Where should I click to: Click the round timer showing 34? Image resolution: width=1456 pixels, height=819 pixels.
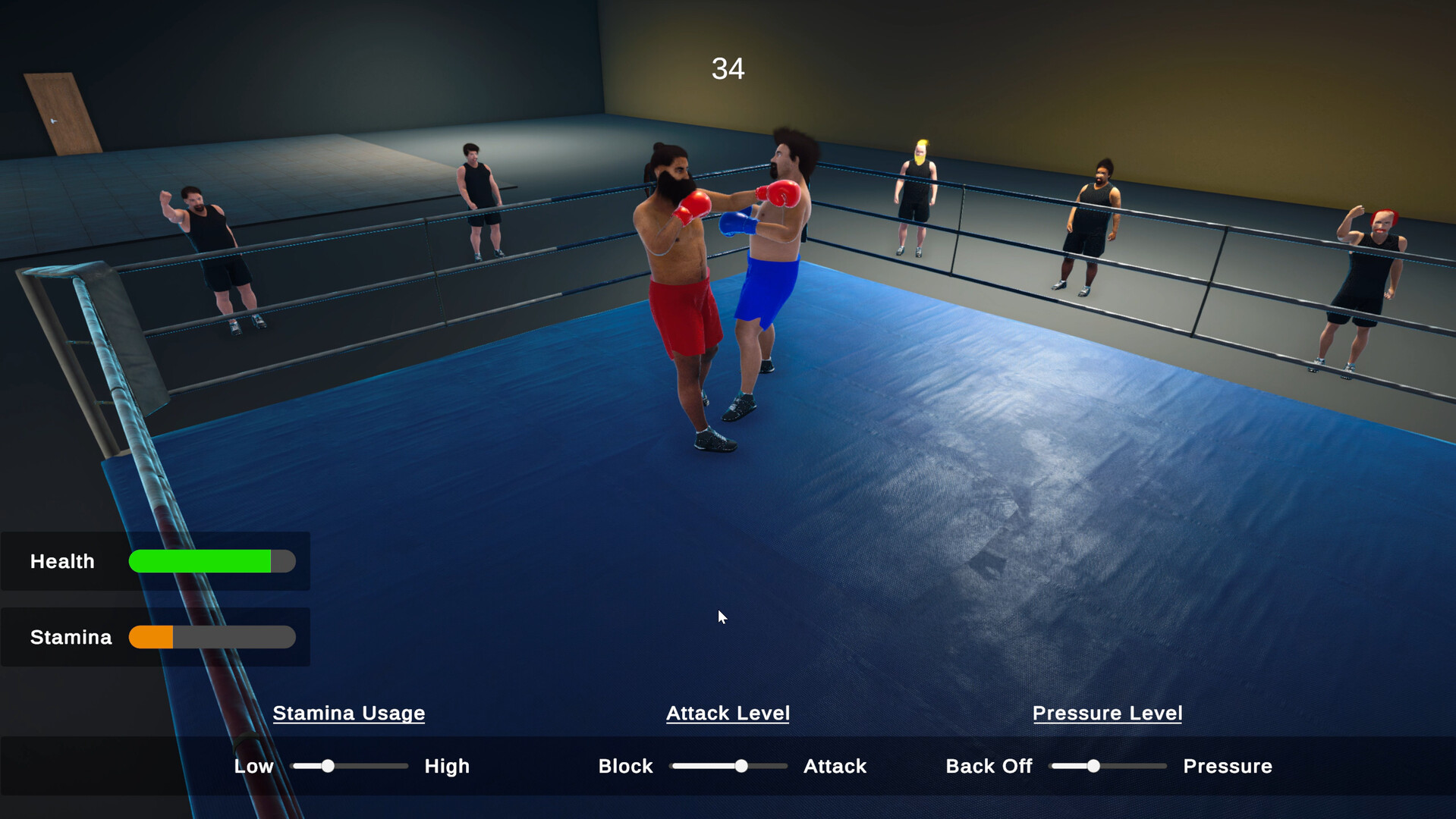[727, 68]
